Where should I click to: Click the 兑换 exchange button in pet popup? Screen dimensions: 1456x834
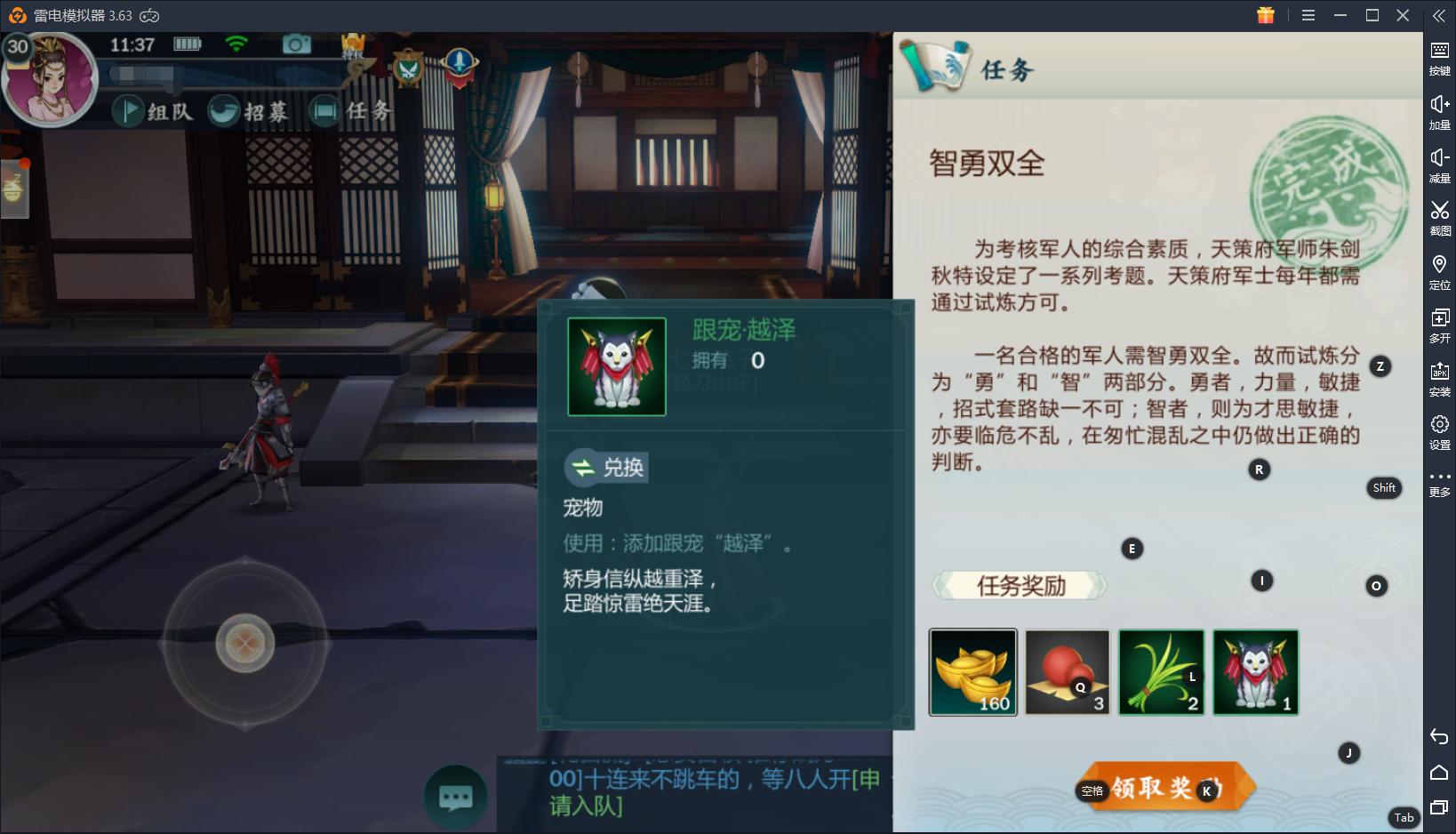605,468
